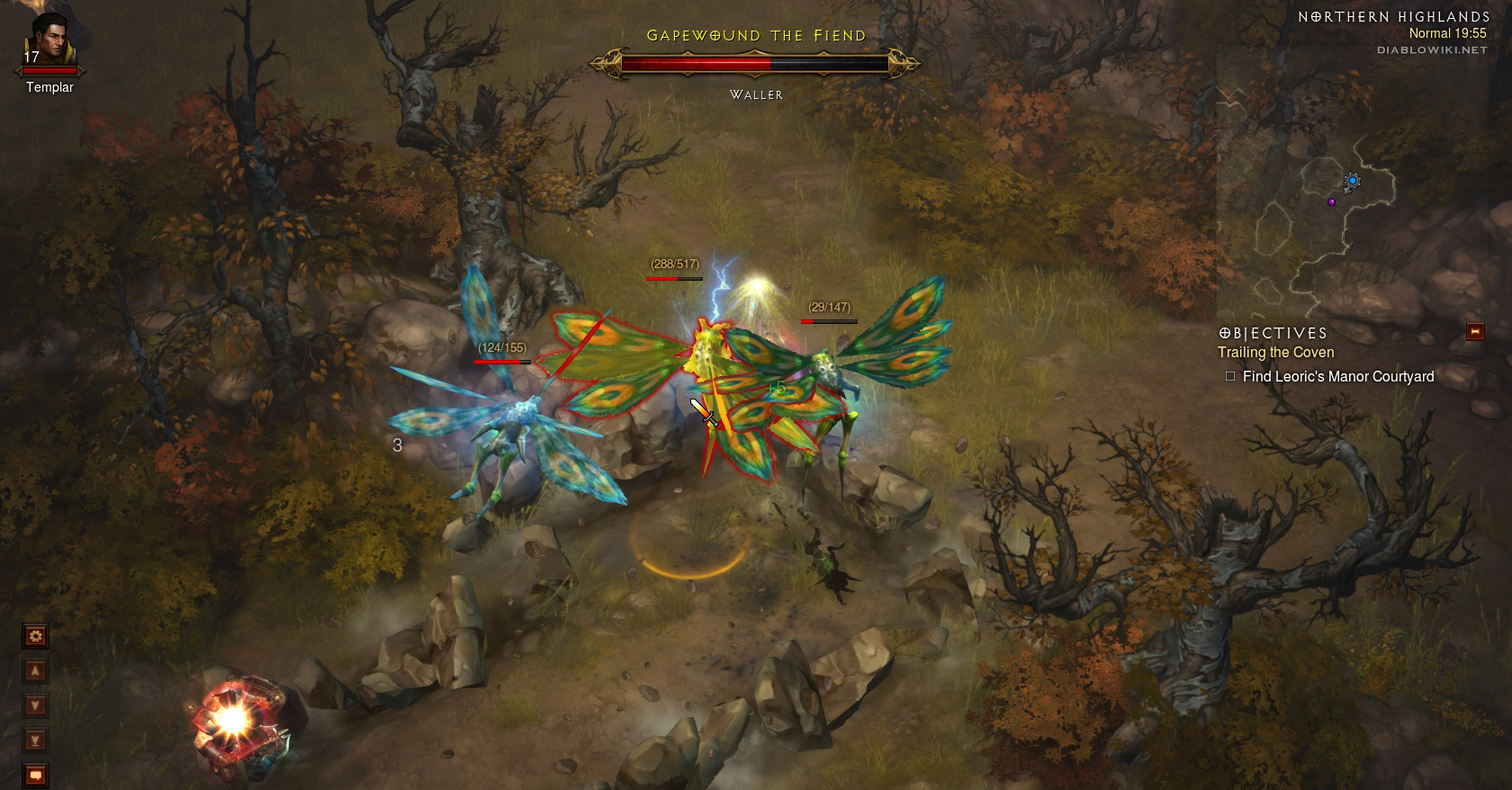Click the chat scroll-down arrow button
Image resolution: width=1512 pixels, height=790 pixels.
35,705
